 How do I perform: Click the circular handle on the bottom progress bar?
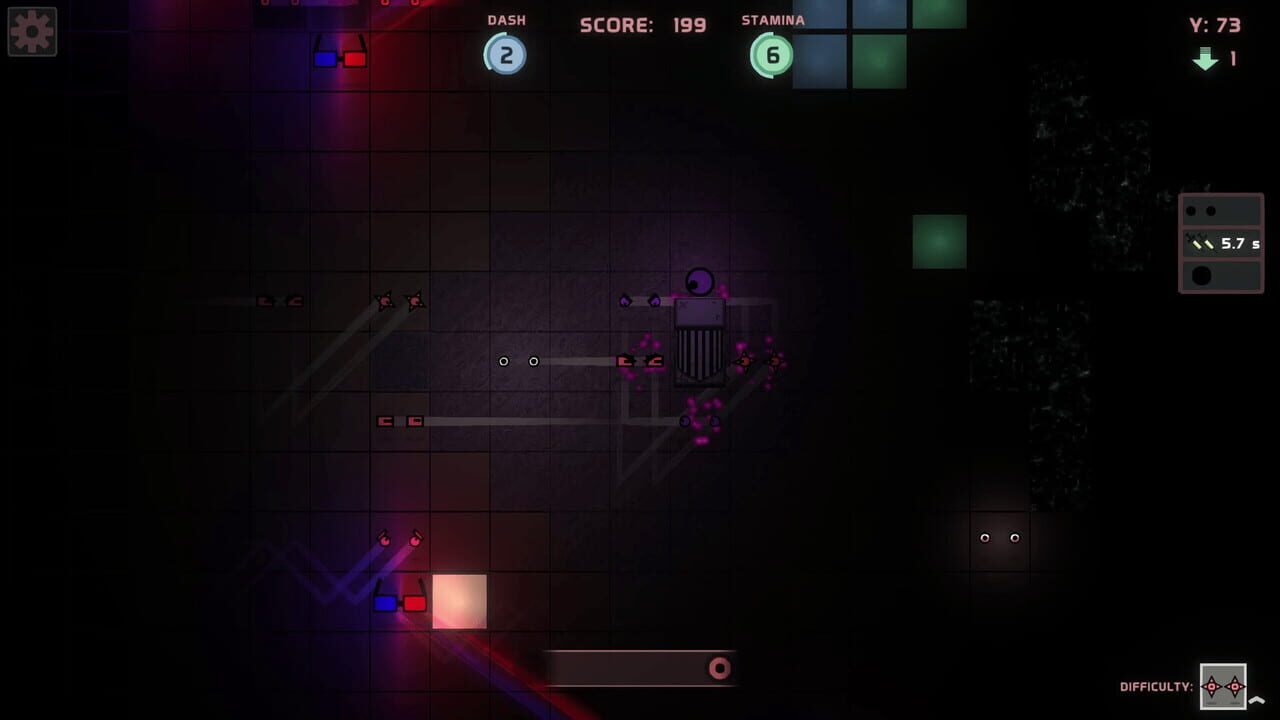719,667
